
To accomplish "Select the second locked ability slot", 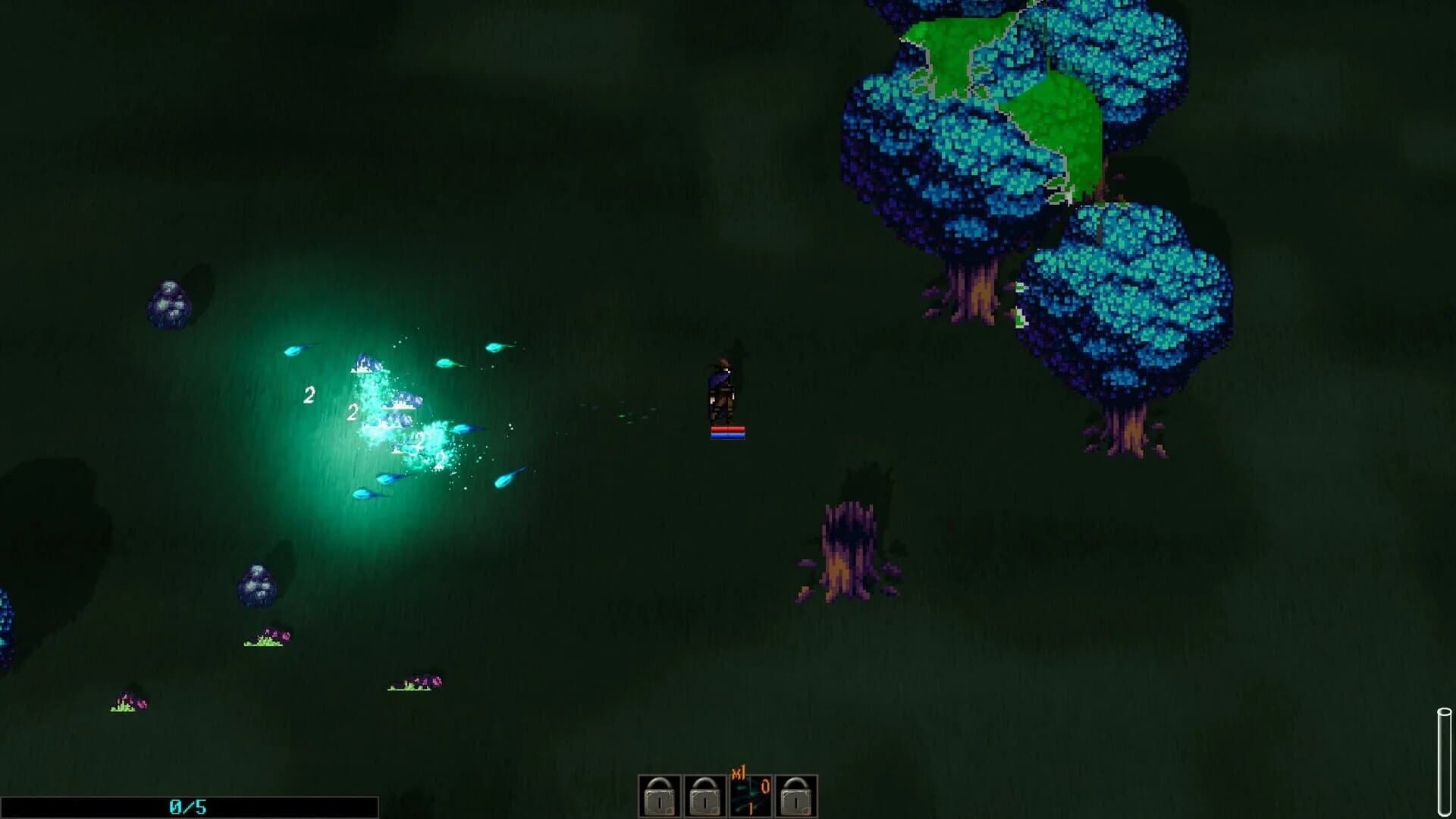I will click(705, 798).
